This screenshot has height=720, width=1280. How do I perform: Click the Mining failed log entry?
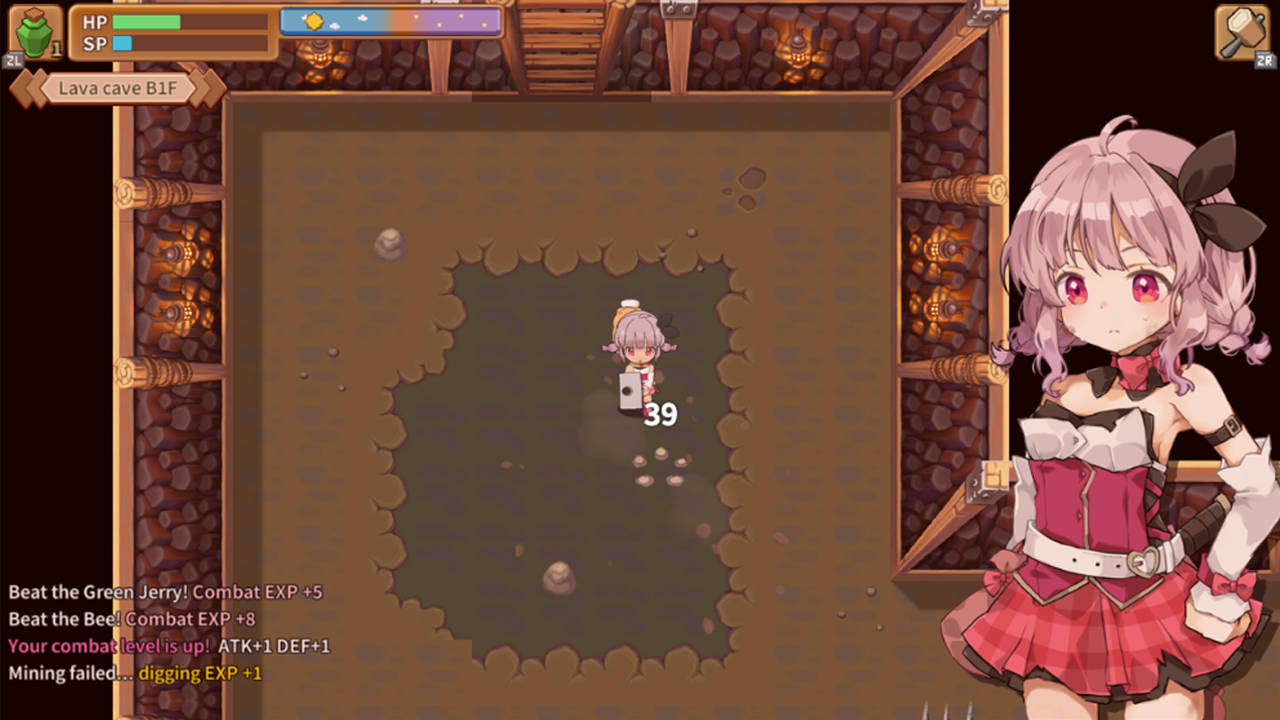[135, 673]
